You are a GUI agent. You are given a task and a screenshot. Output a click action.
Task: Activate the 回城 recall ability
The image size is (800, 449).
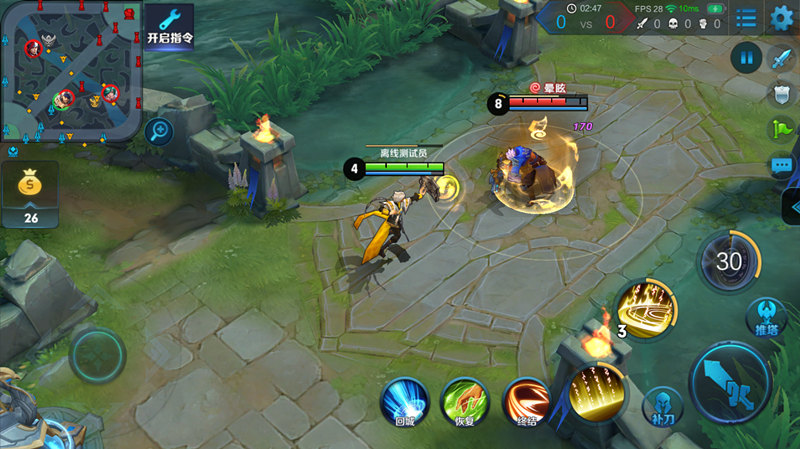[x=403, y=402]
